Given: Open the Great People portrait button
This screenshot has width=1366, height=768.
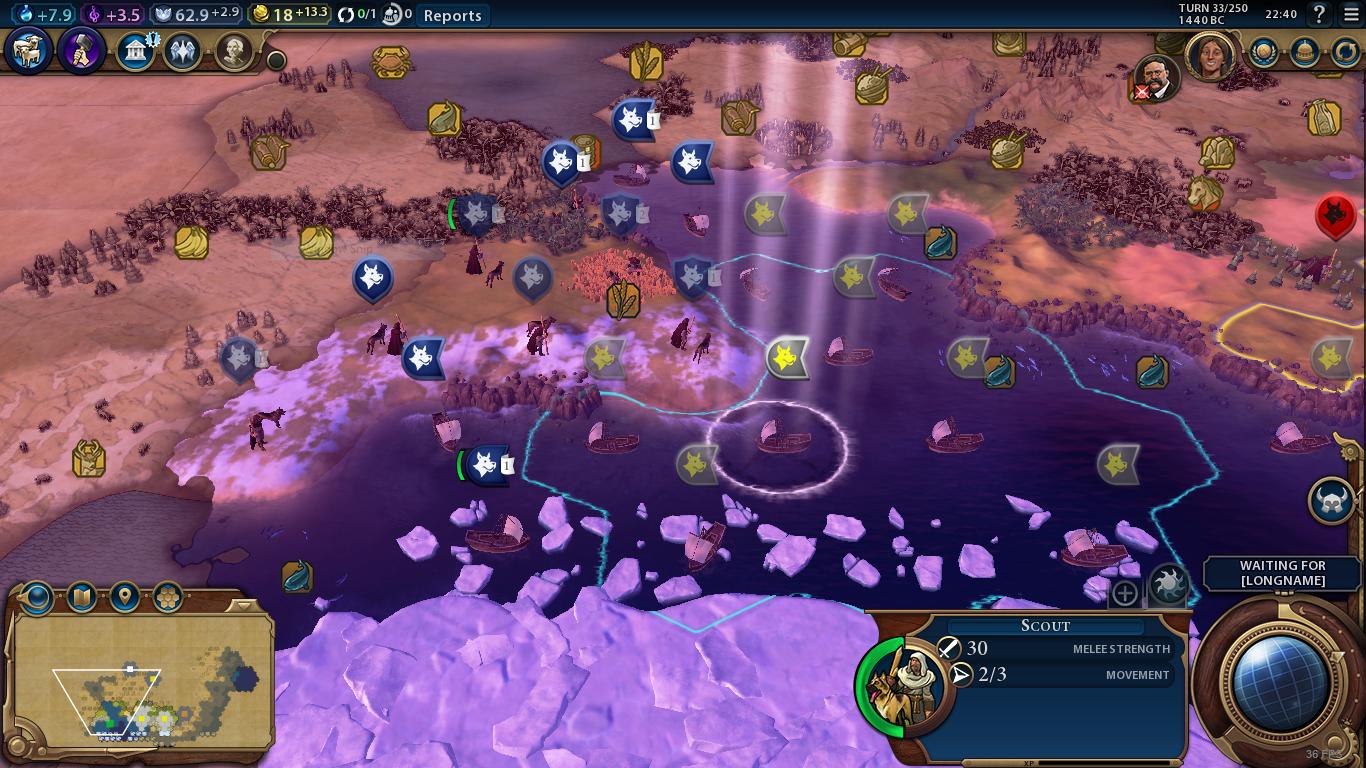Looking at the screenshot, I should tap(234, 51).
